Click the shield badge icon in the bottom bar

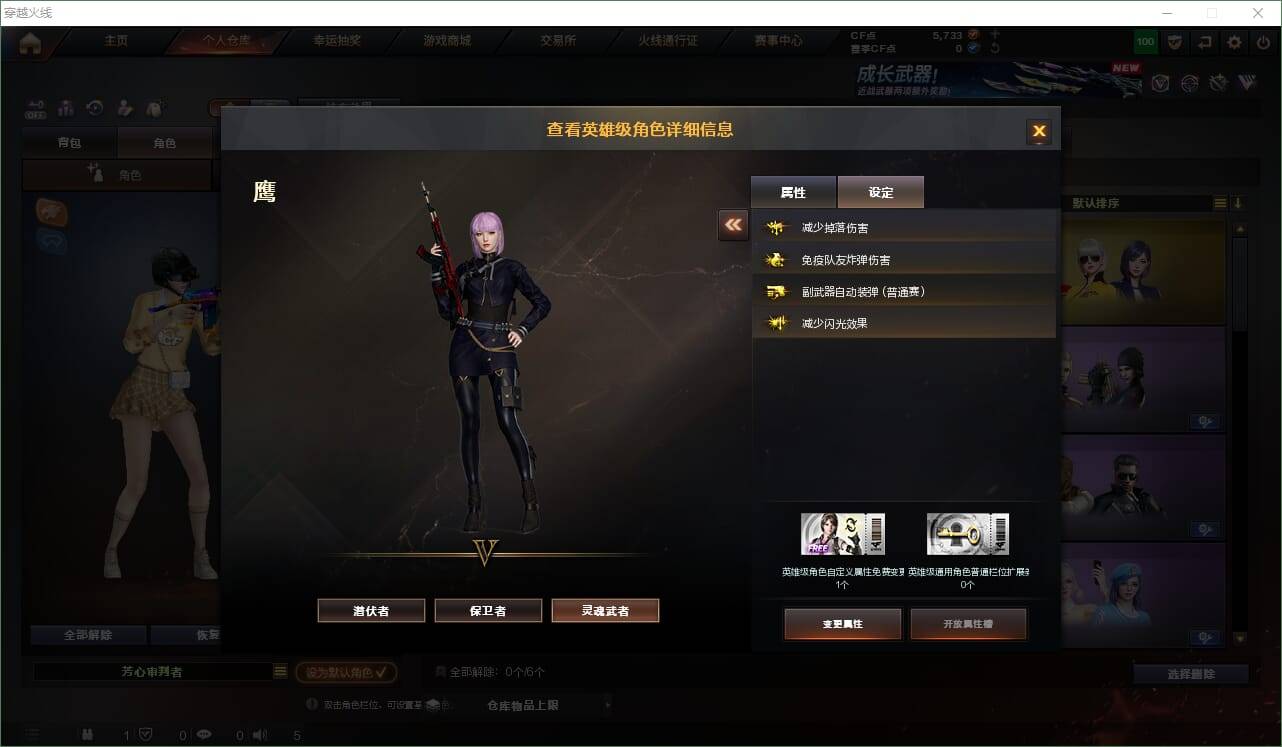point(146,733)
